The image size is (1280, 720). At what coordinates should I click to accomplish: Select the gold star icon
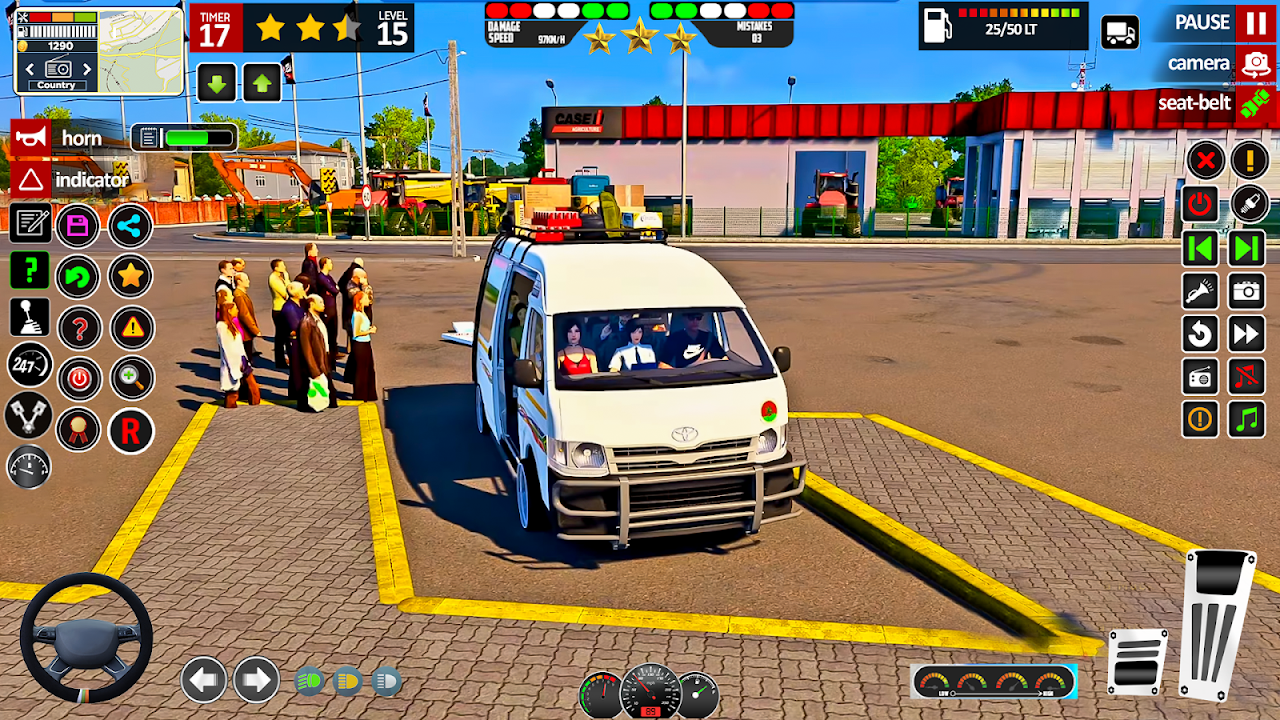click(x=131, y=275)
